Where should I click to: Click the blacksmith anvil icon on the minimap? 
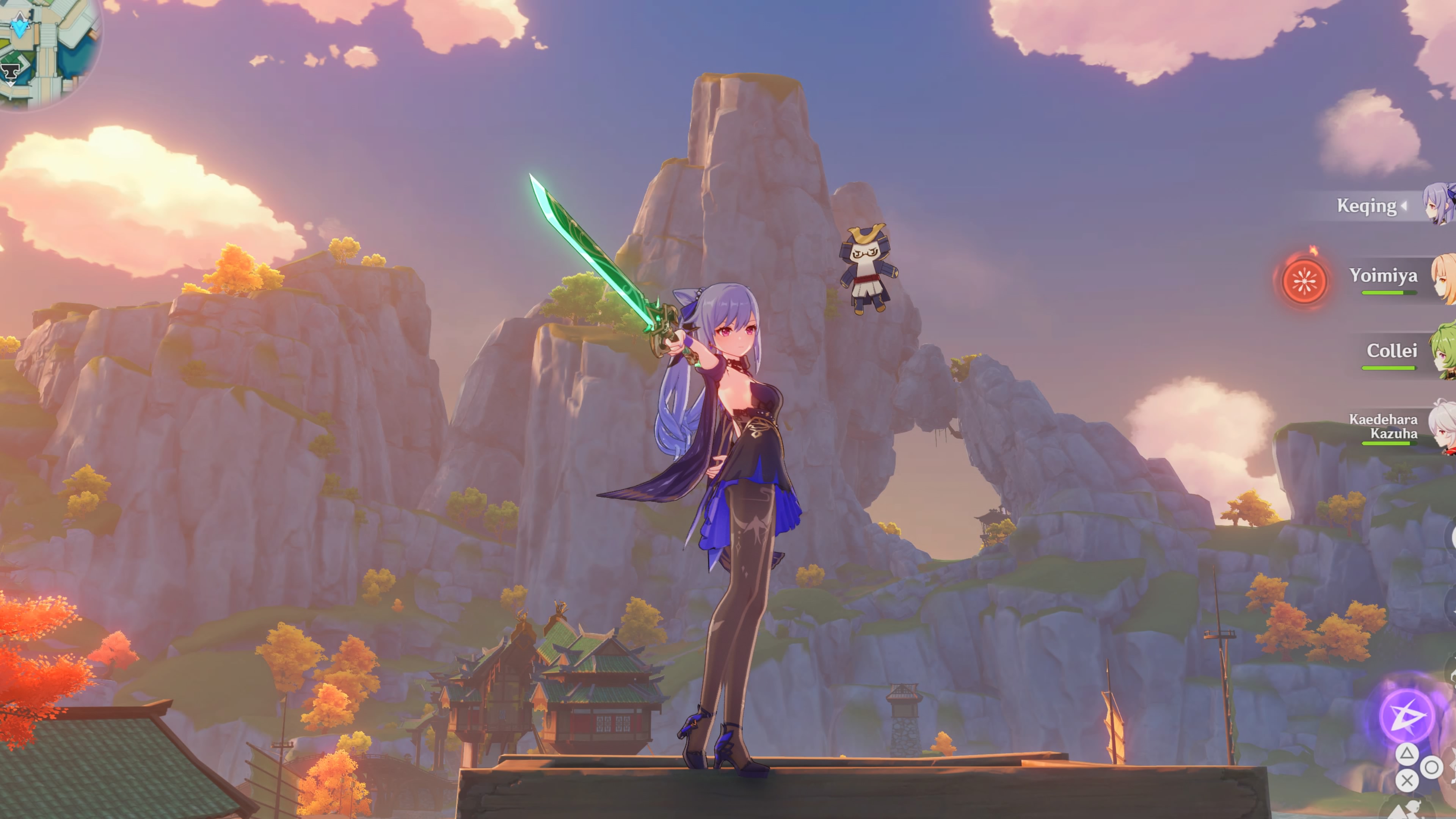9,72
